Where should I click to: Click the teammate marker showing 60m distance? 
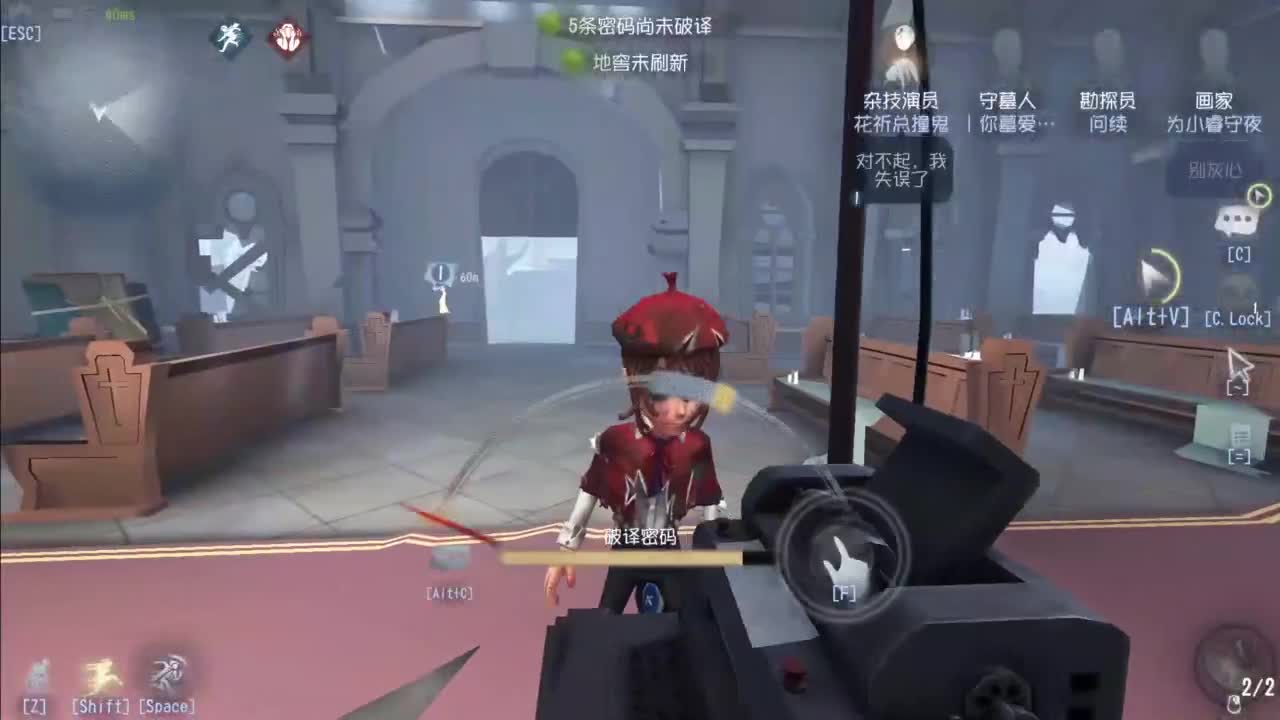(440, 272)
